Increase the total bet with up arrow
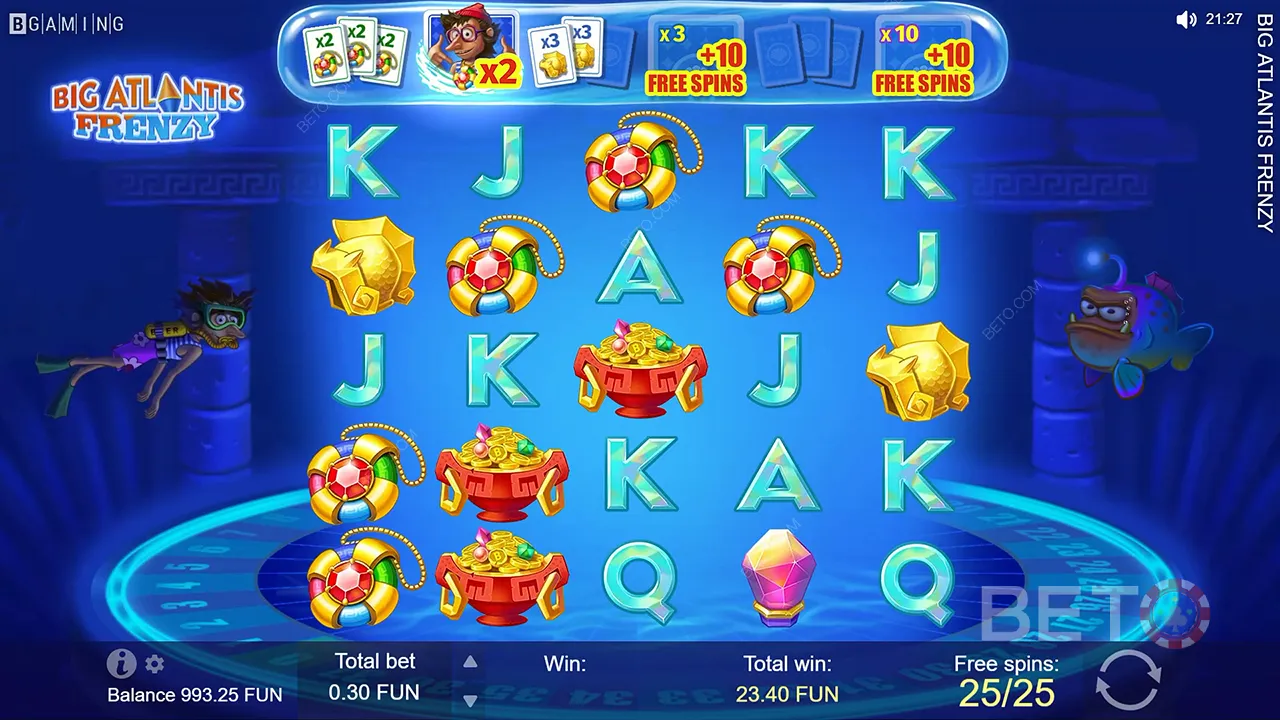This screenshot has height=720, width=1280. [x=470, y=660]
